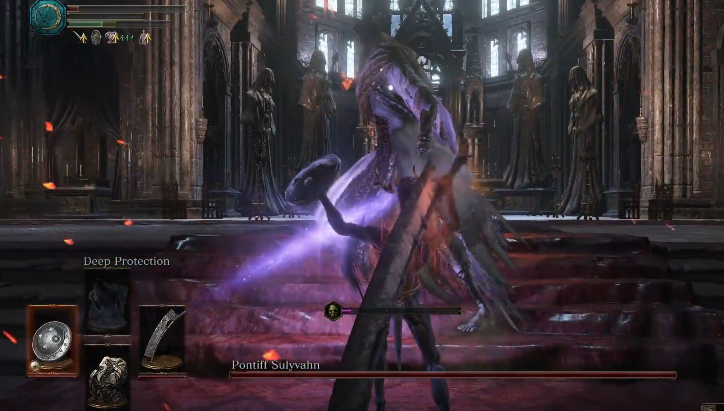
Task: Click the teal covenant emblem
Action: pyautogui.click(x=47, y=17)
